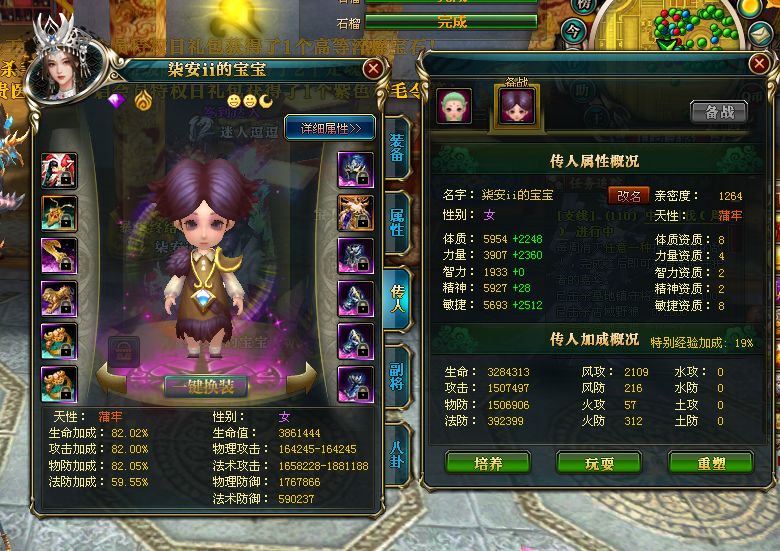Click the 培养 cultivate button

pyautogui.click(x=487, y=463)
